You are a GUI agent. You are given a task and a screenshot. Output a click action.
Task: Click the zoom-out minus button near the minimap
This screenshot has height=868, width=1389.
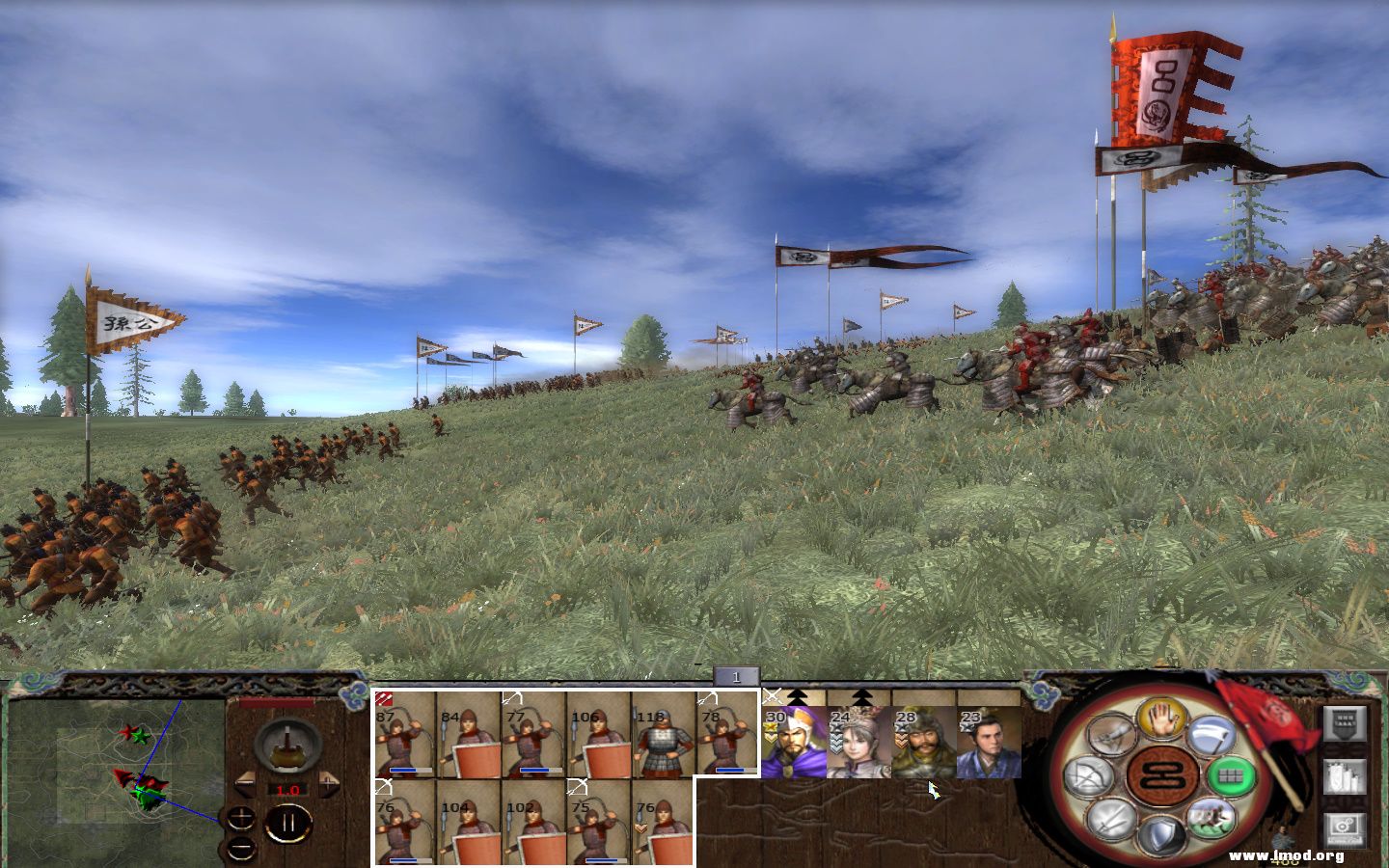coord(240,849)
